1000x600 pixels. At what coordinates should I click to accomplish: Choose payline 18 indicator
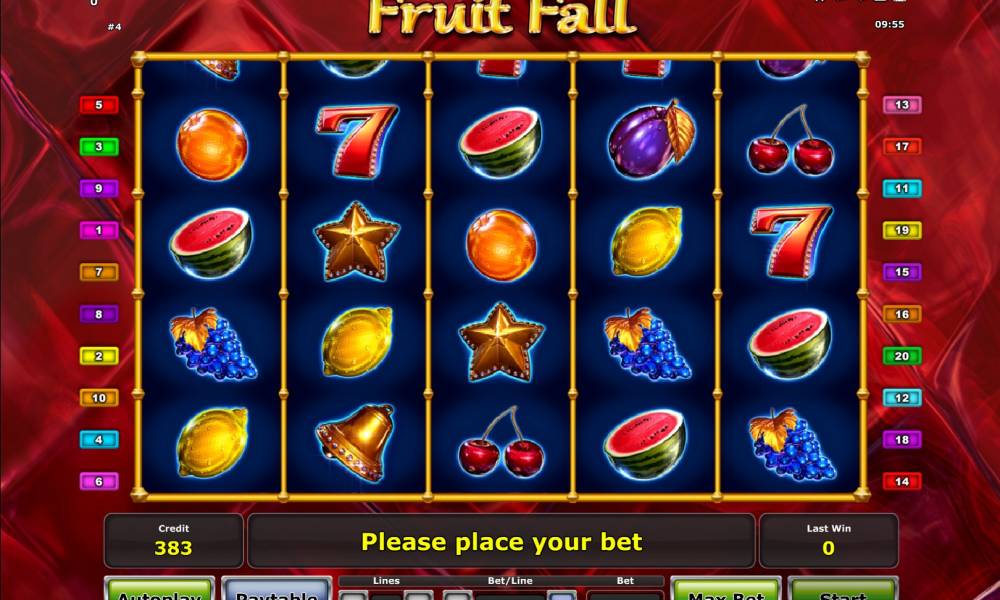pyautogui.click(x=901, y=439)
